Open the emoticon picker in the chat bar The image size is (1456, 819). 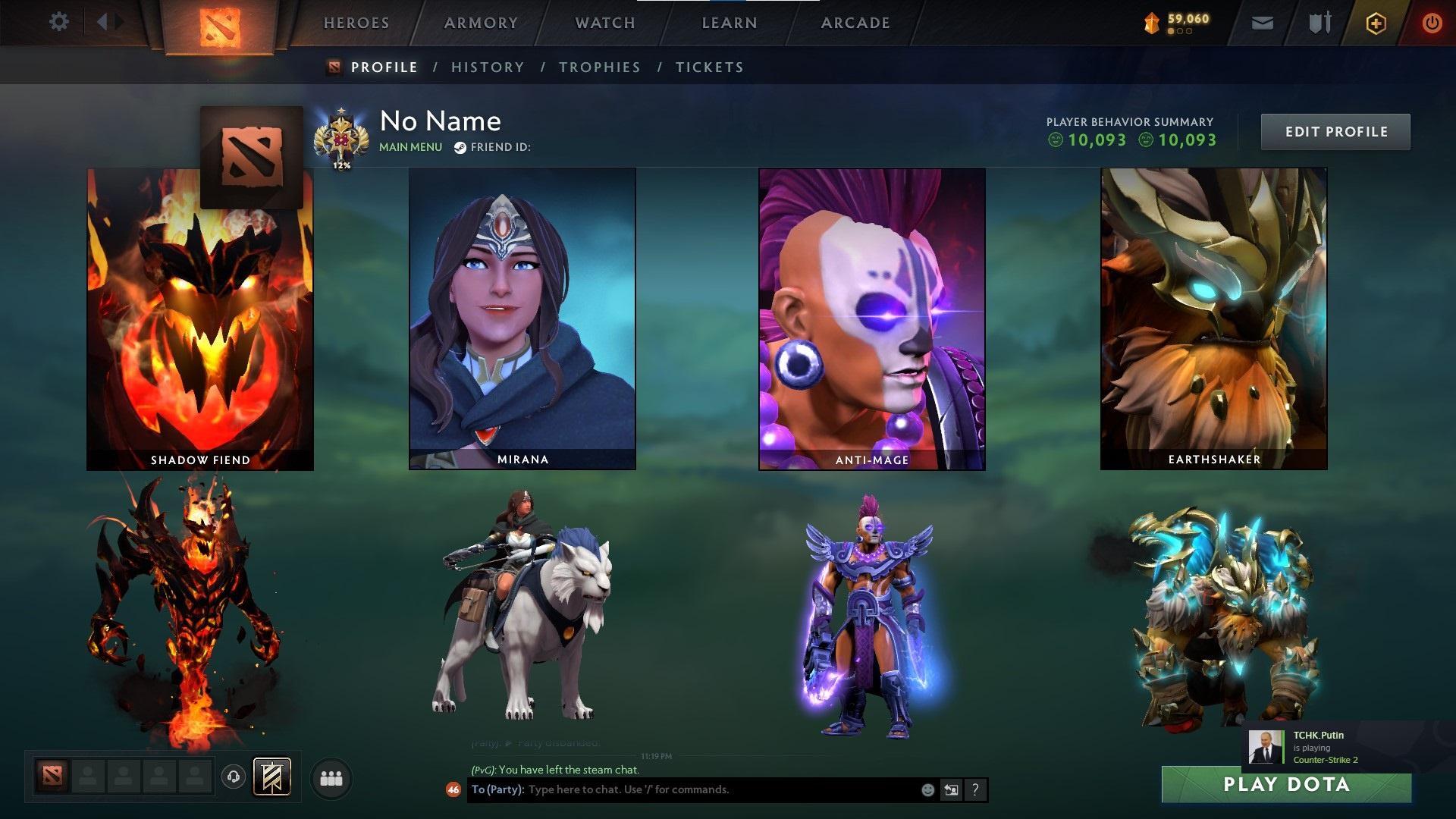coord(927,789)
